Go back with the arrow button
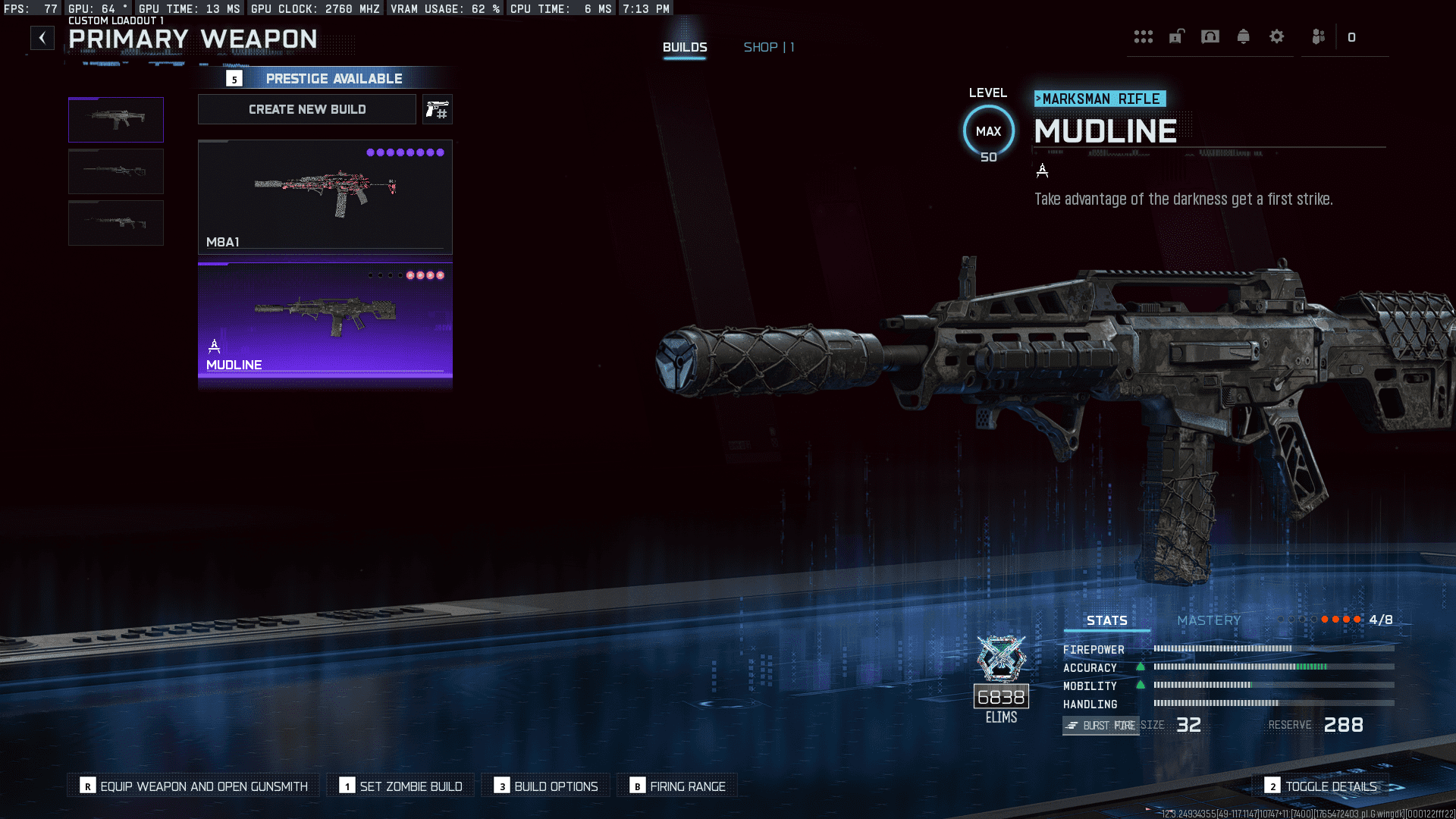Viewport: 1456px width, 819px height. click(x=42, y=38)
